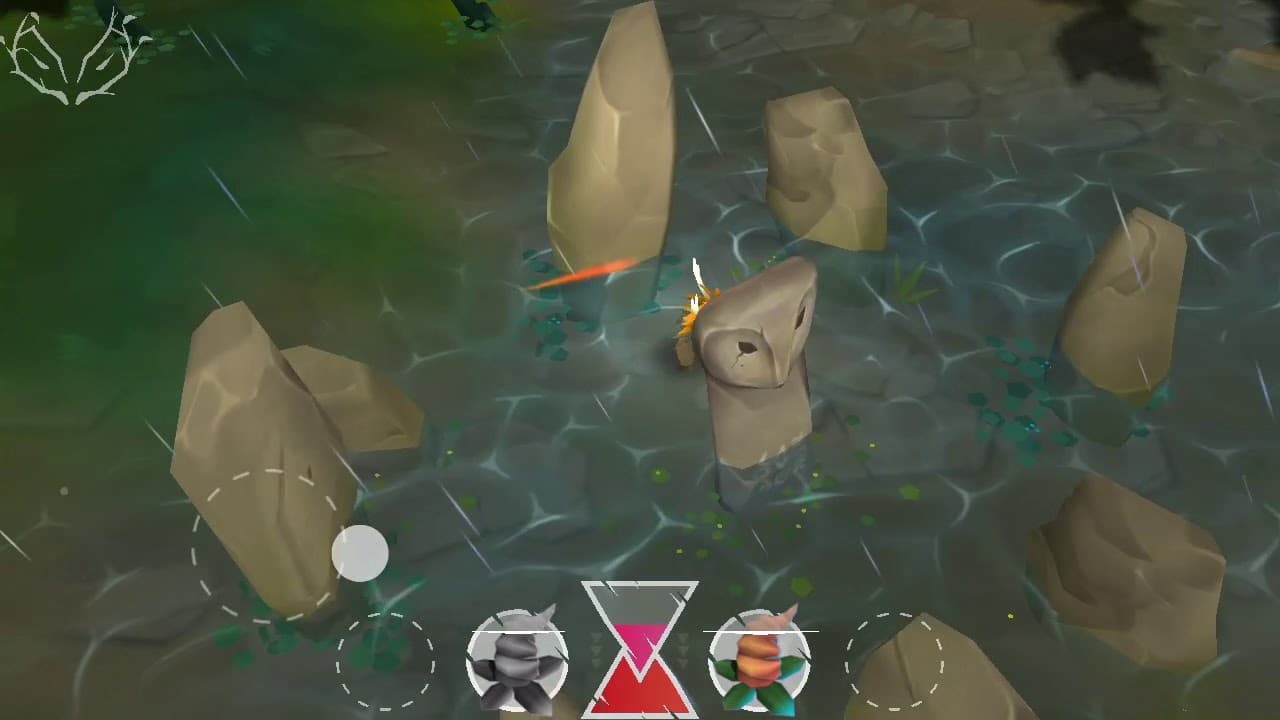Tap the tall rock near the top of the screen
Screen dimensions: 1280x720
click(x=615, y=130)
